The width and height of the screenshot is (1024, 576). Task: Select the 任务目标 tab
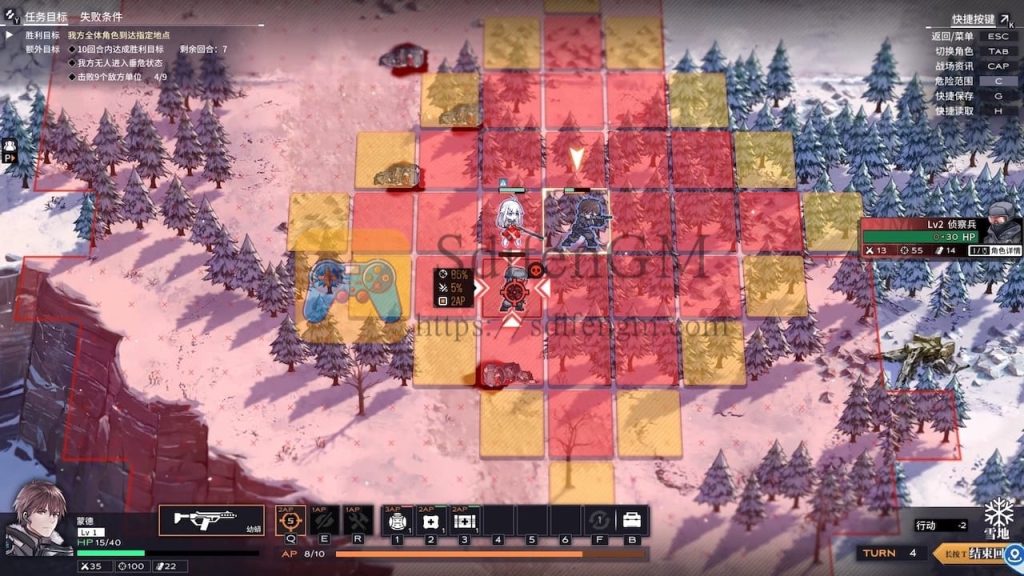[x=46, y=17]
